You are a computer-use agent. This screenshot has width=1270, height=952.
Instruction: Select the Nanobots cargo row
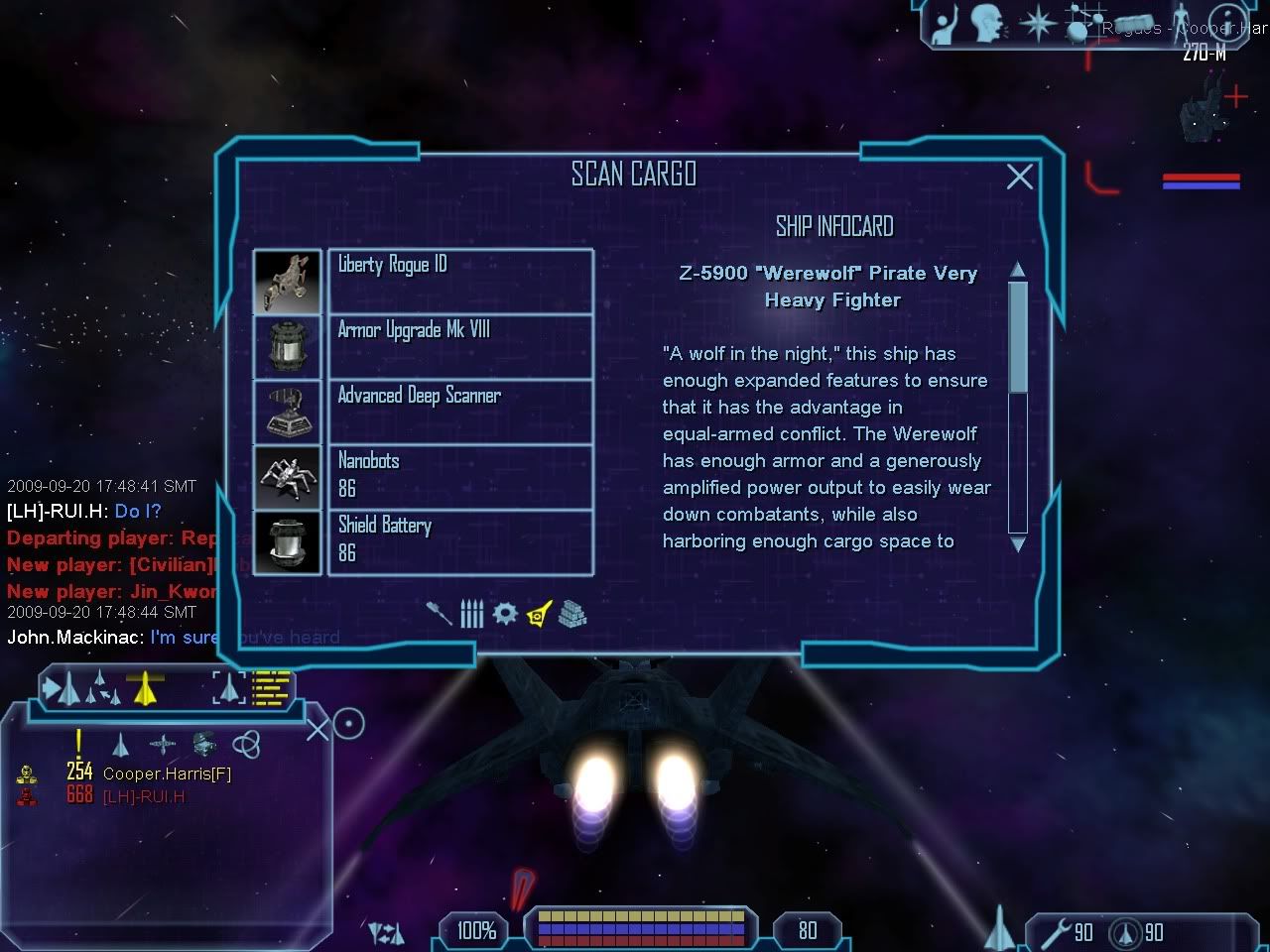pyautogui.click(x=460, y=477)
